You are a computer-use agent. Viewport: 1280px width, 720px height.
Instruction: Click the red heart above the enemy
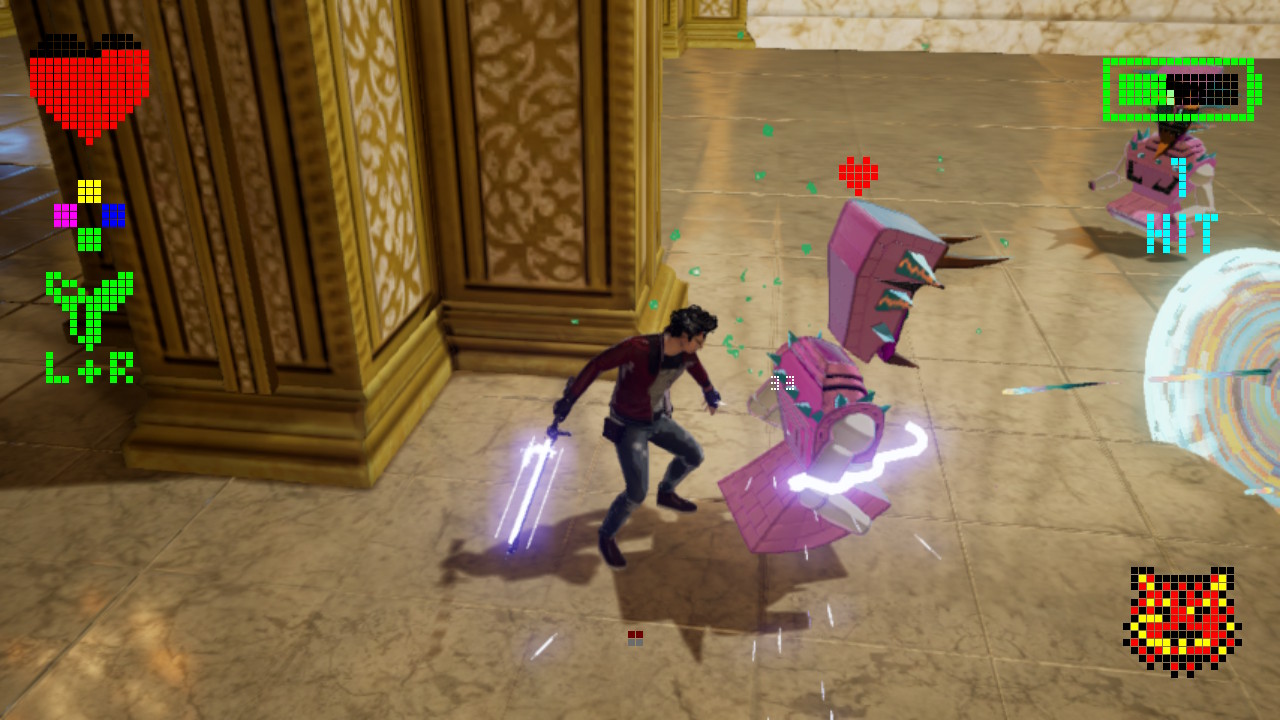click(x=860, y=175)
